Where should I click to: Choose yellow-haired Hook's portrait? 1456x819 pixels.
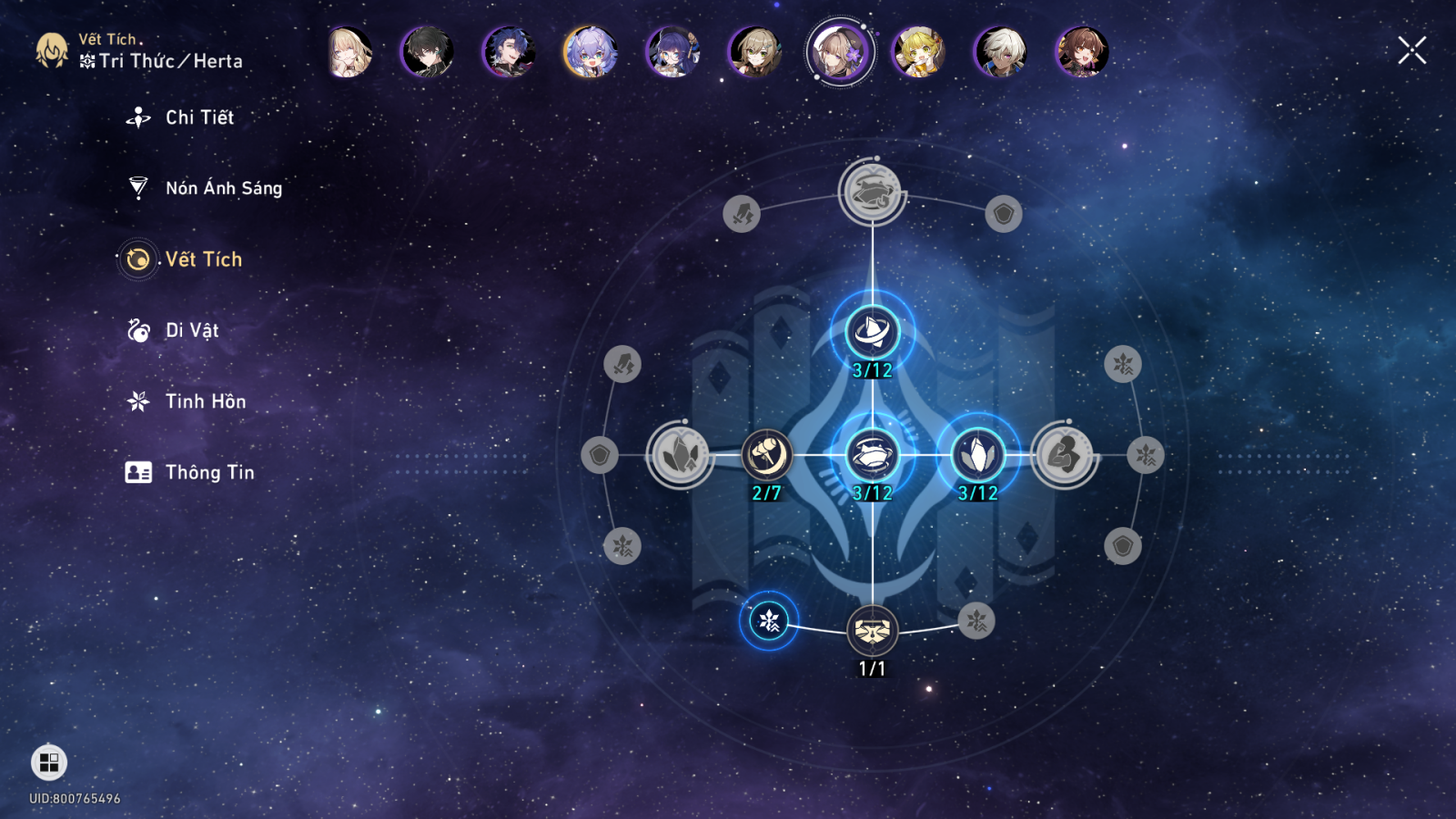(x=919, y=52)
